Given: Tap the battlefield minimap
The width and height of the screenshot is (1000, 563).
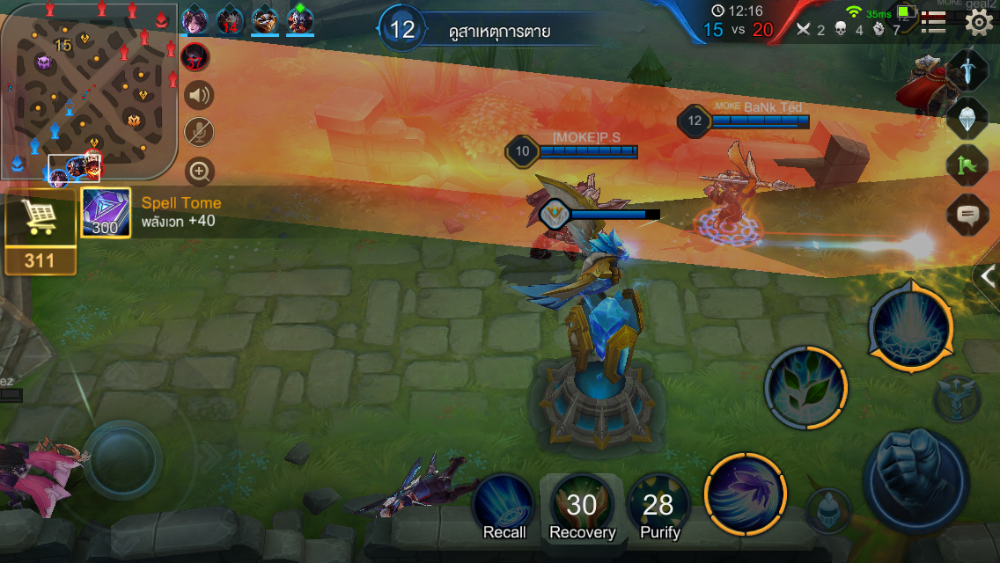Looking at the screenshot, I should [88, 92].
